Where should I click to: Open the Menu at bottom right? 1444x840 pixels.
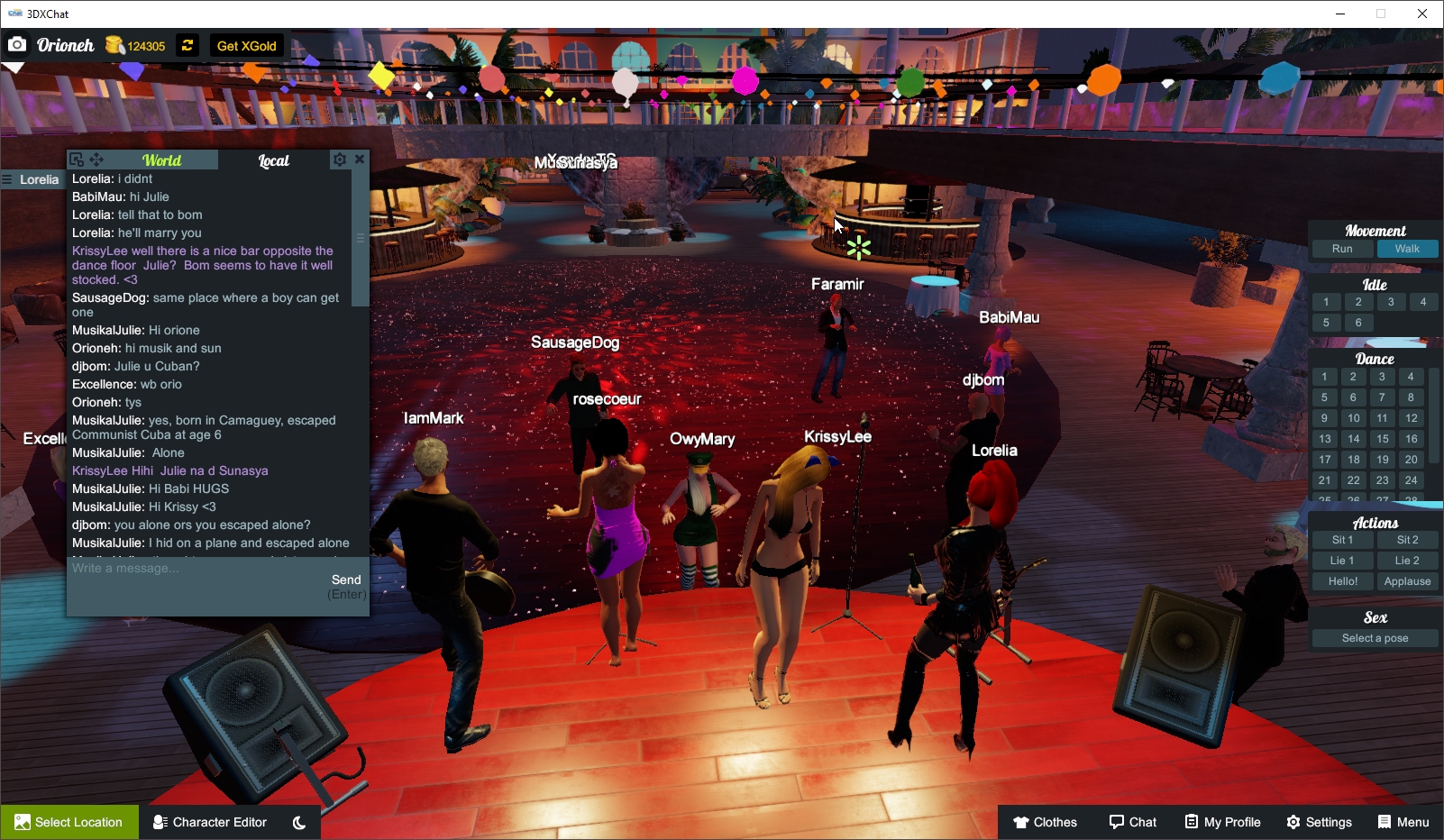point(1403,821)
